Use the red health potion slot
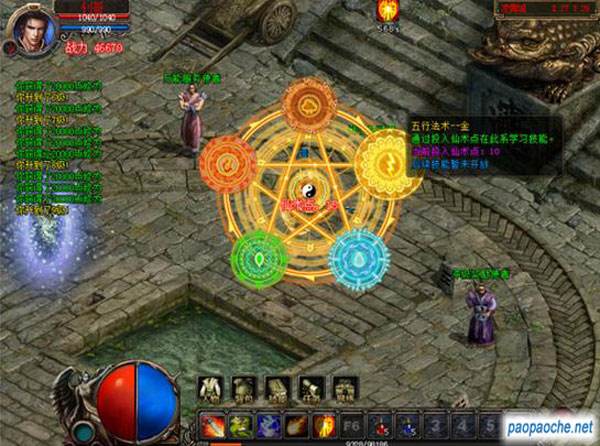Viewport: 600px width, 446px height. point(378,424)
